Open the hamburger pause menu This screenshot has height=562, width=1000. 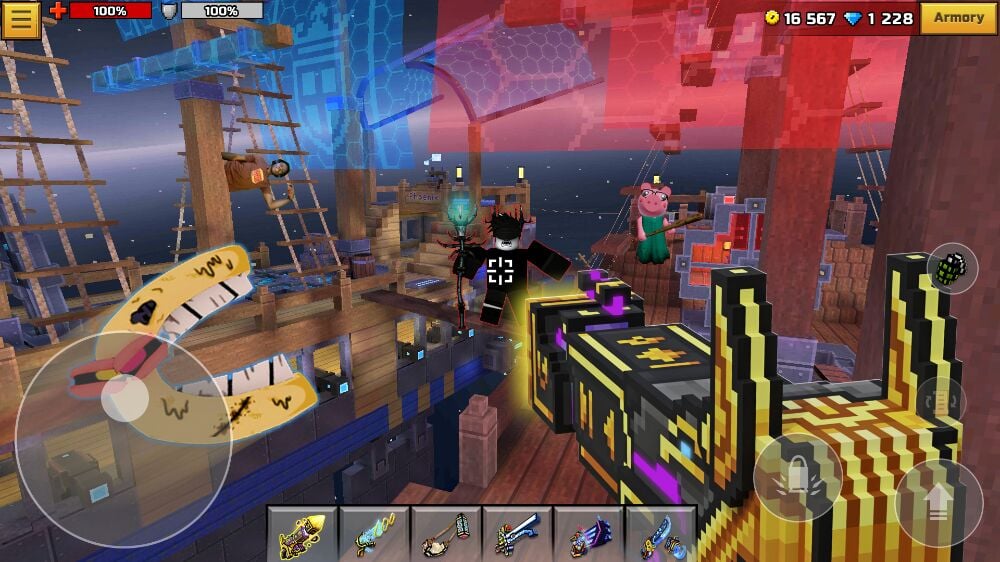[20, 19]
